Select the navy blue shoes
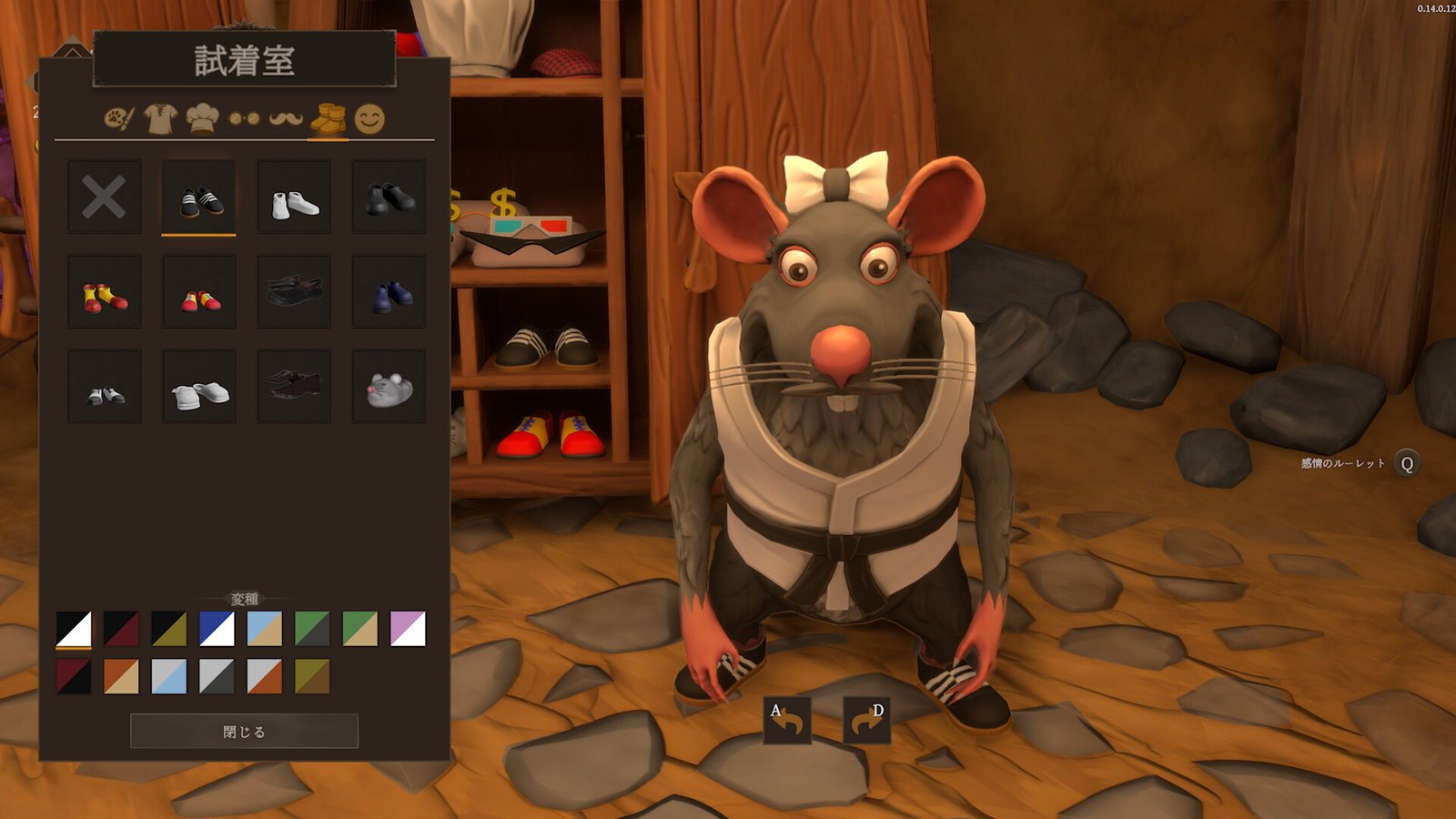Screen dimensions: 1456x819 point(389,292)
